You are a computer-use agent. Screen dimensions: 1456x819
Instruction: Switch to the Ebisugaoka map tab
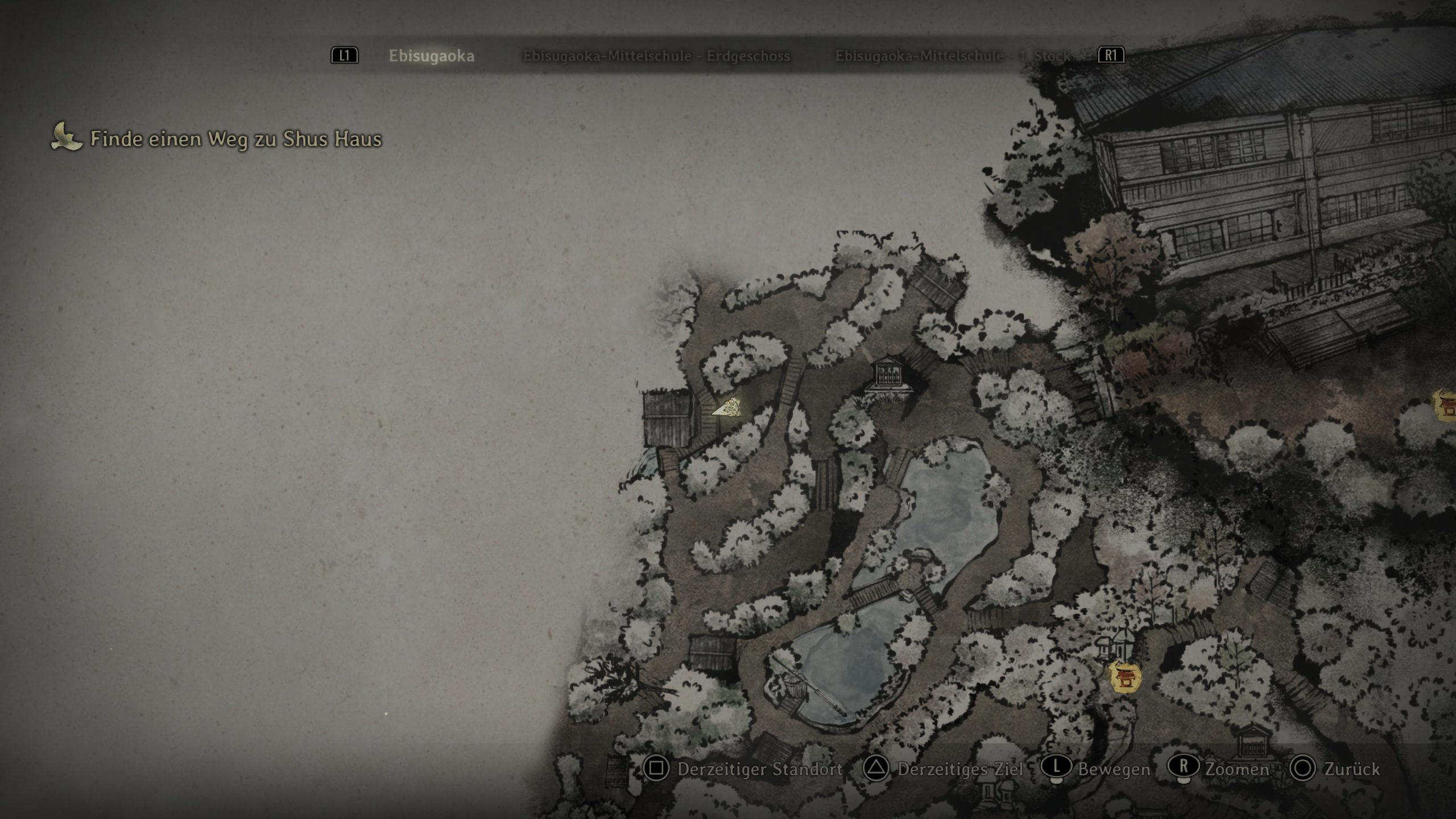(431, 56)
